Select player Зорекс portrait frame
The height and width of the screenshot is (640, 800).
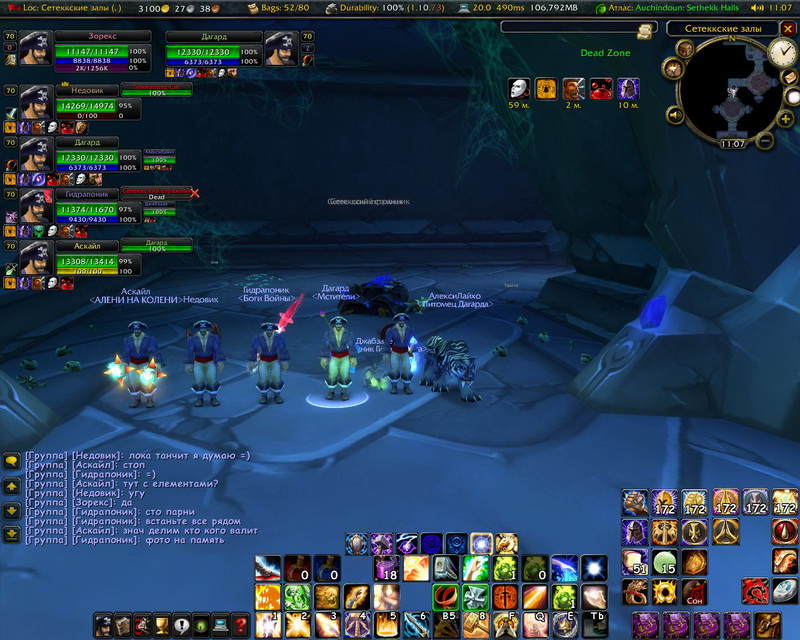pos(37,48)
